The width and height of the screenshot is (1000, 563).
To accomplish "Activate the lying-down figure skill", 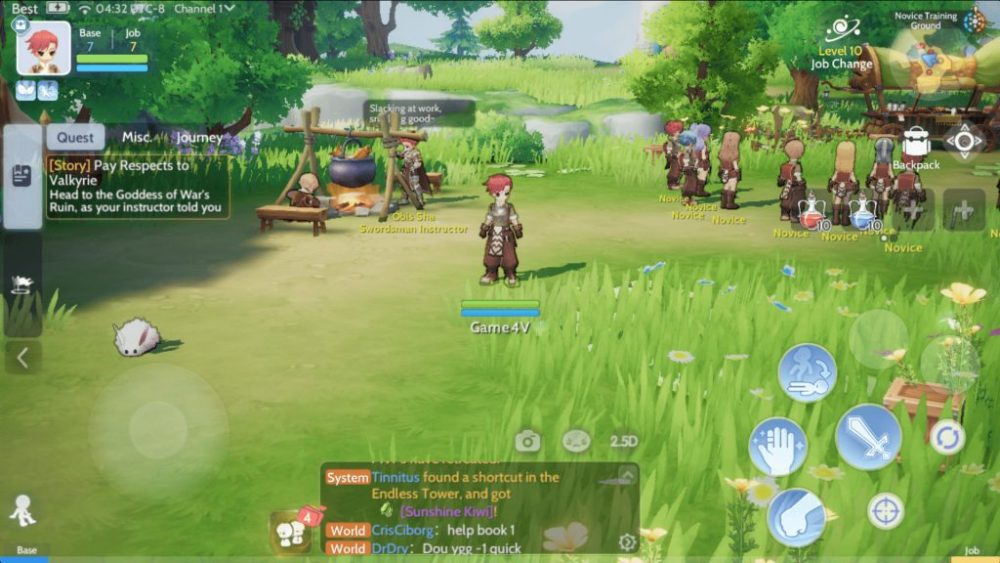I will [x=807, y=373].
